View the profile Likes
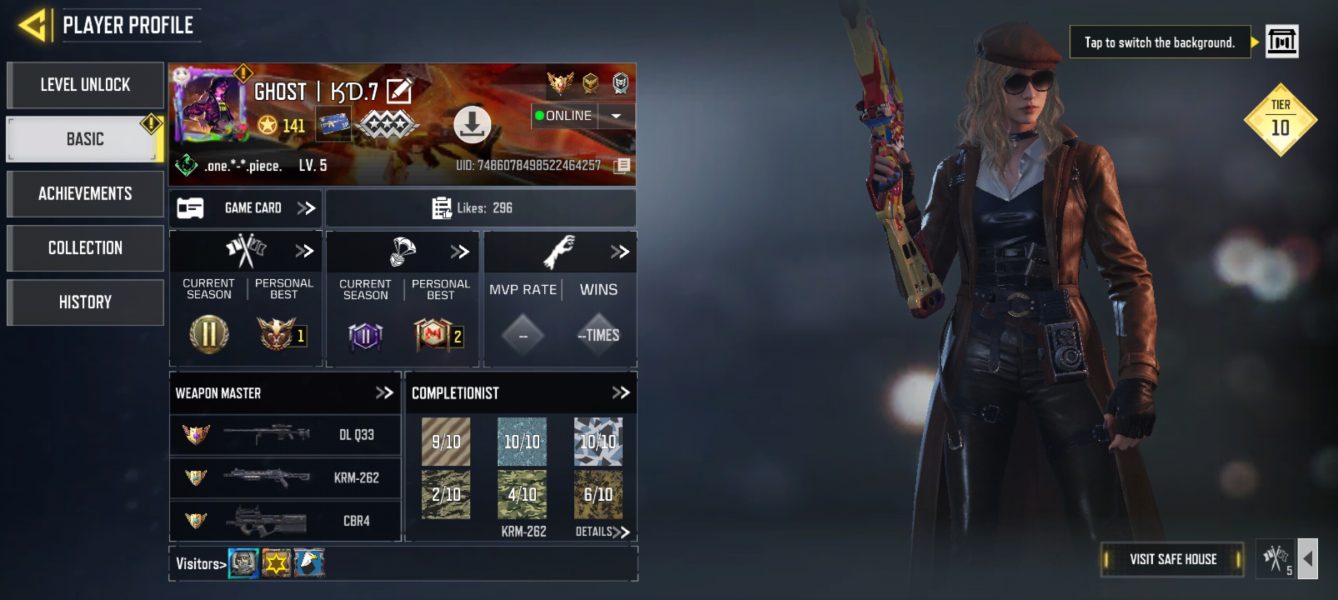The image size is (1338, 600). [480, 208]
